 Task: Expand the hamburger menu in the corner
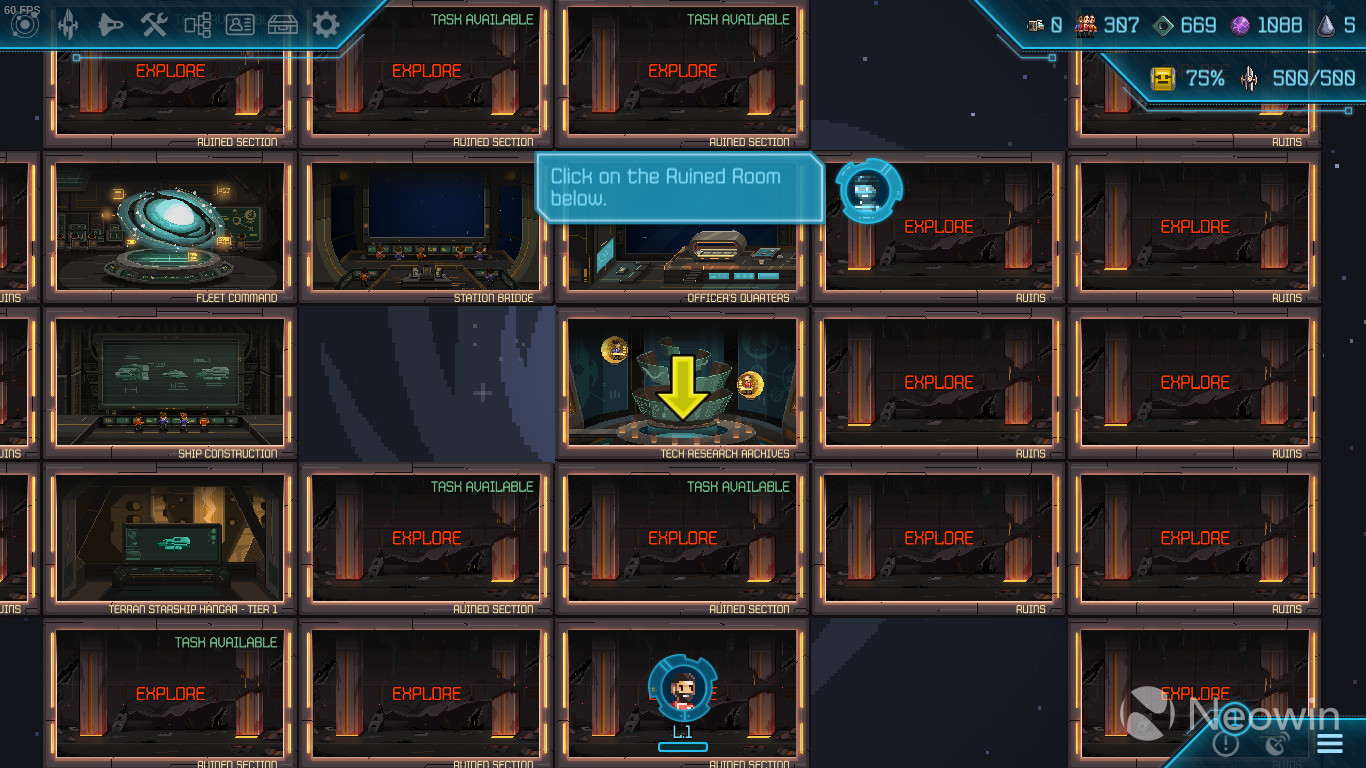tap(1329, 742)
